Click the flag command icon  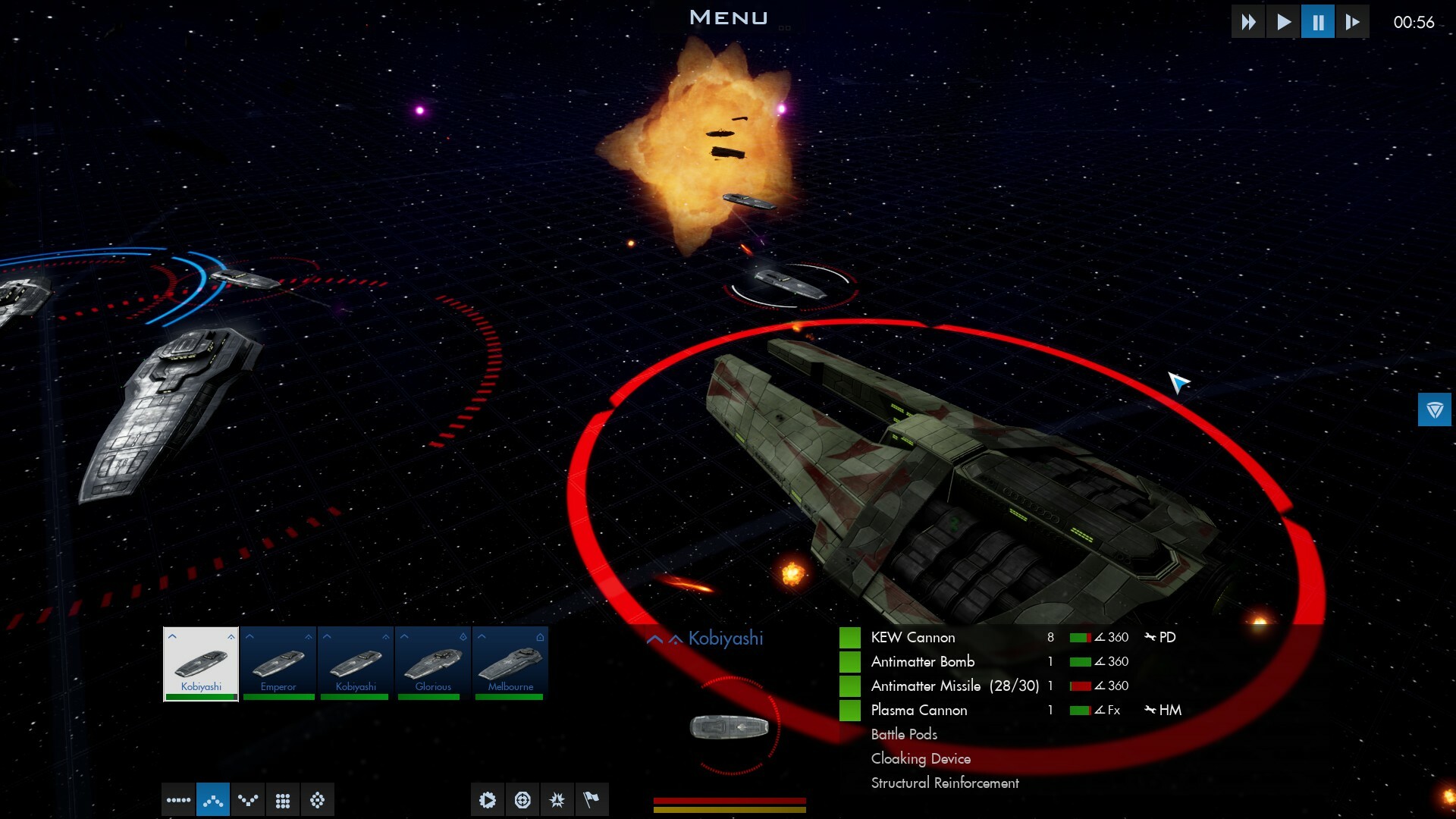591,800
